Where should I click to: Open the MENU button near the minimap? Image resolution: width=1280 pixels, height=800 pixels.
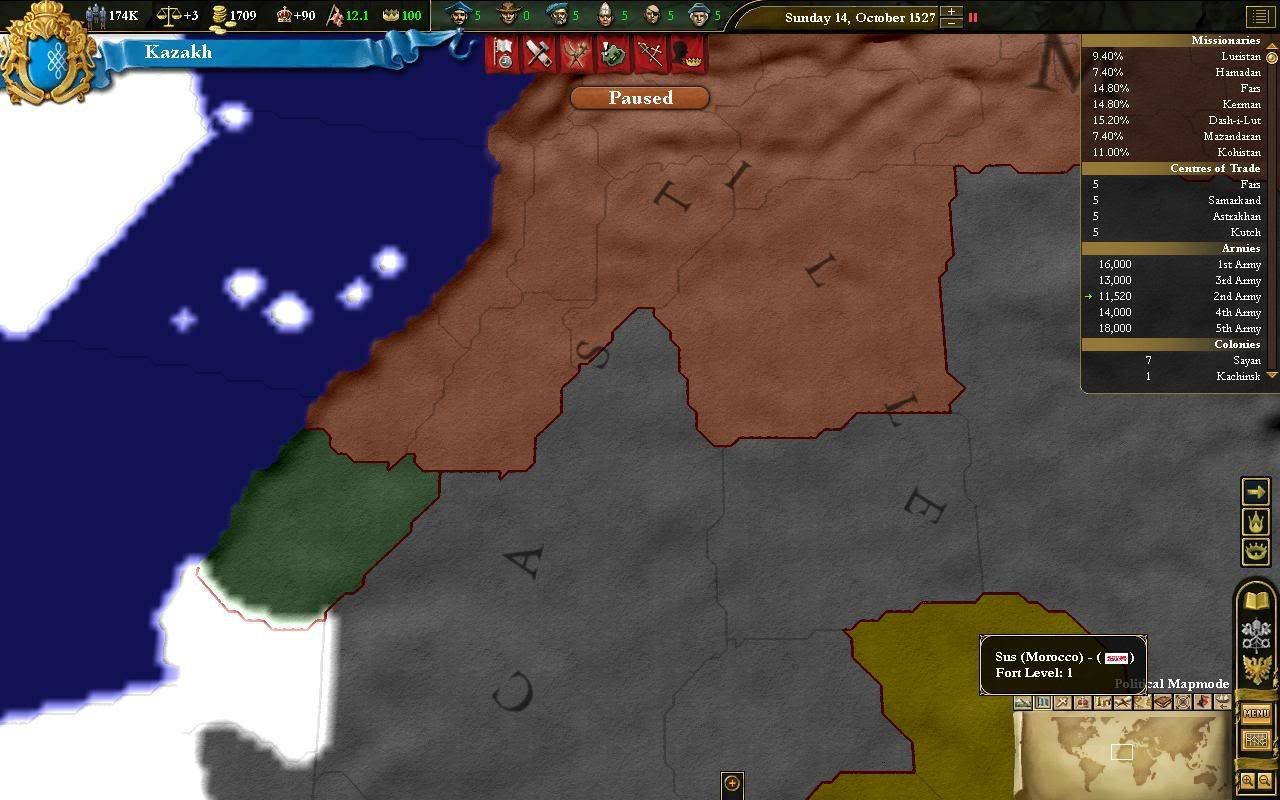[1256, 712]
